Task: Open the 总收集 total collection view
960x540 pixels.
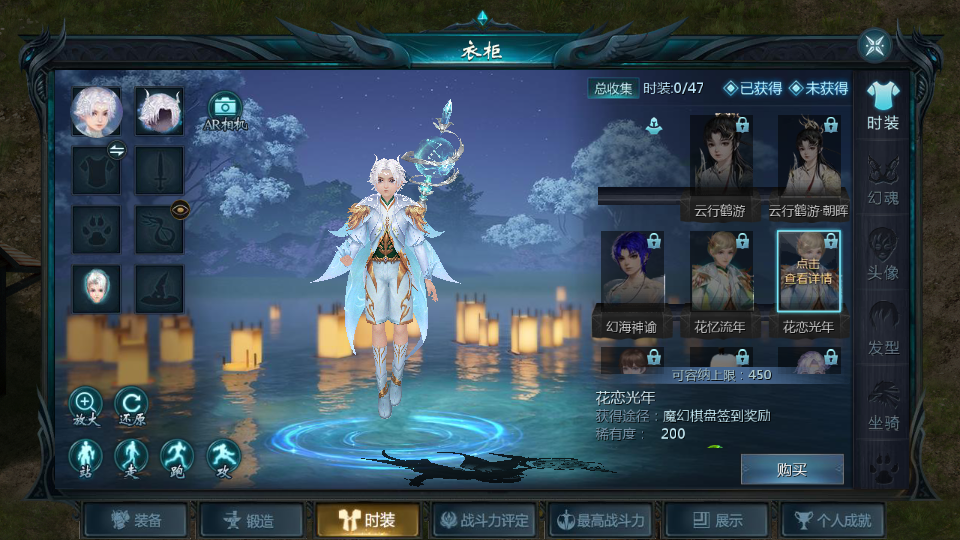Action: [x=613, y=88]
